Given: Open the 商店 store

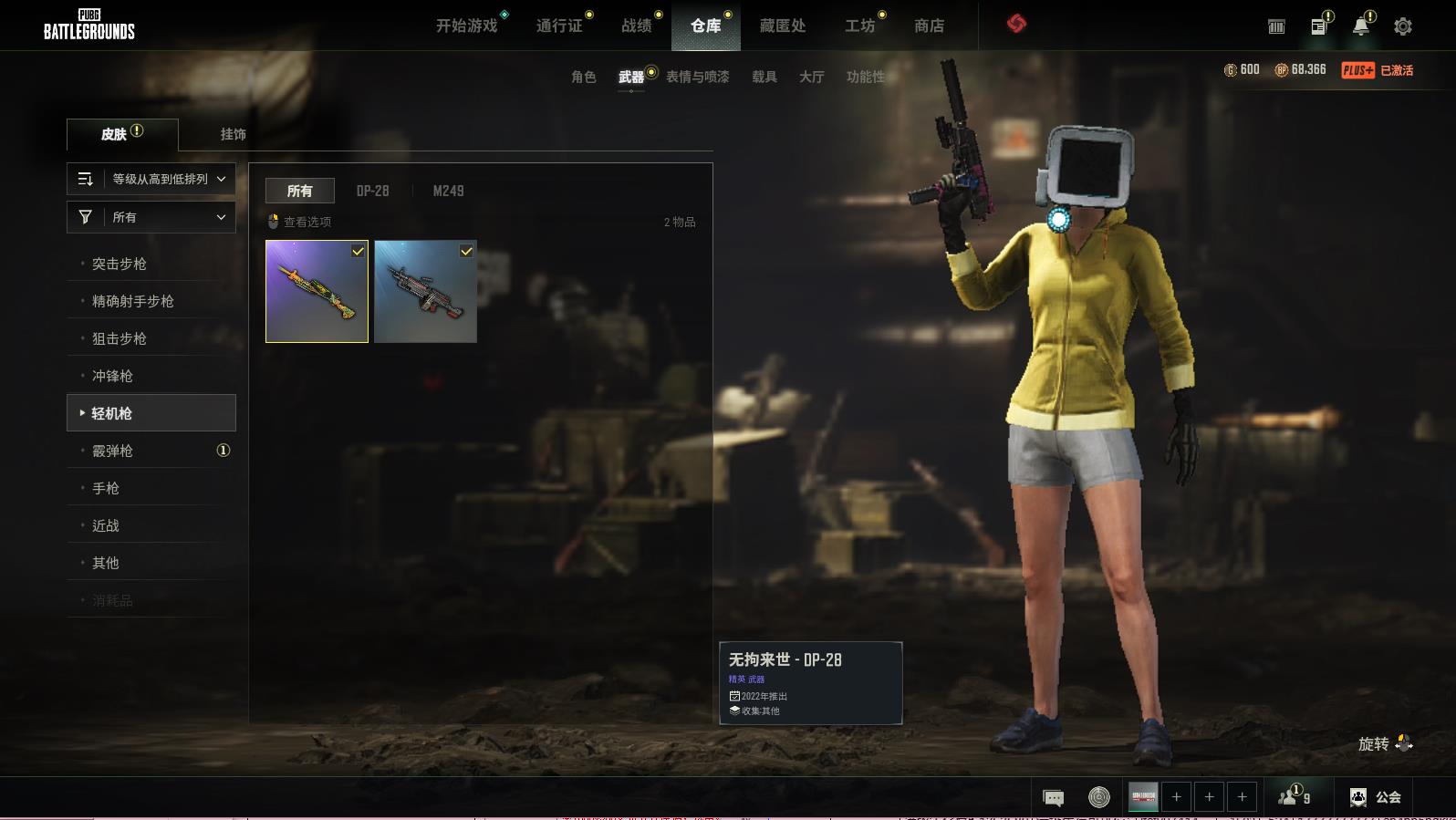Looking at the screenshot, I should point(929,26).
